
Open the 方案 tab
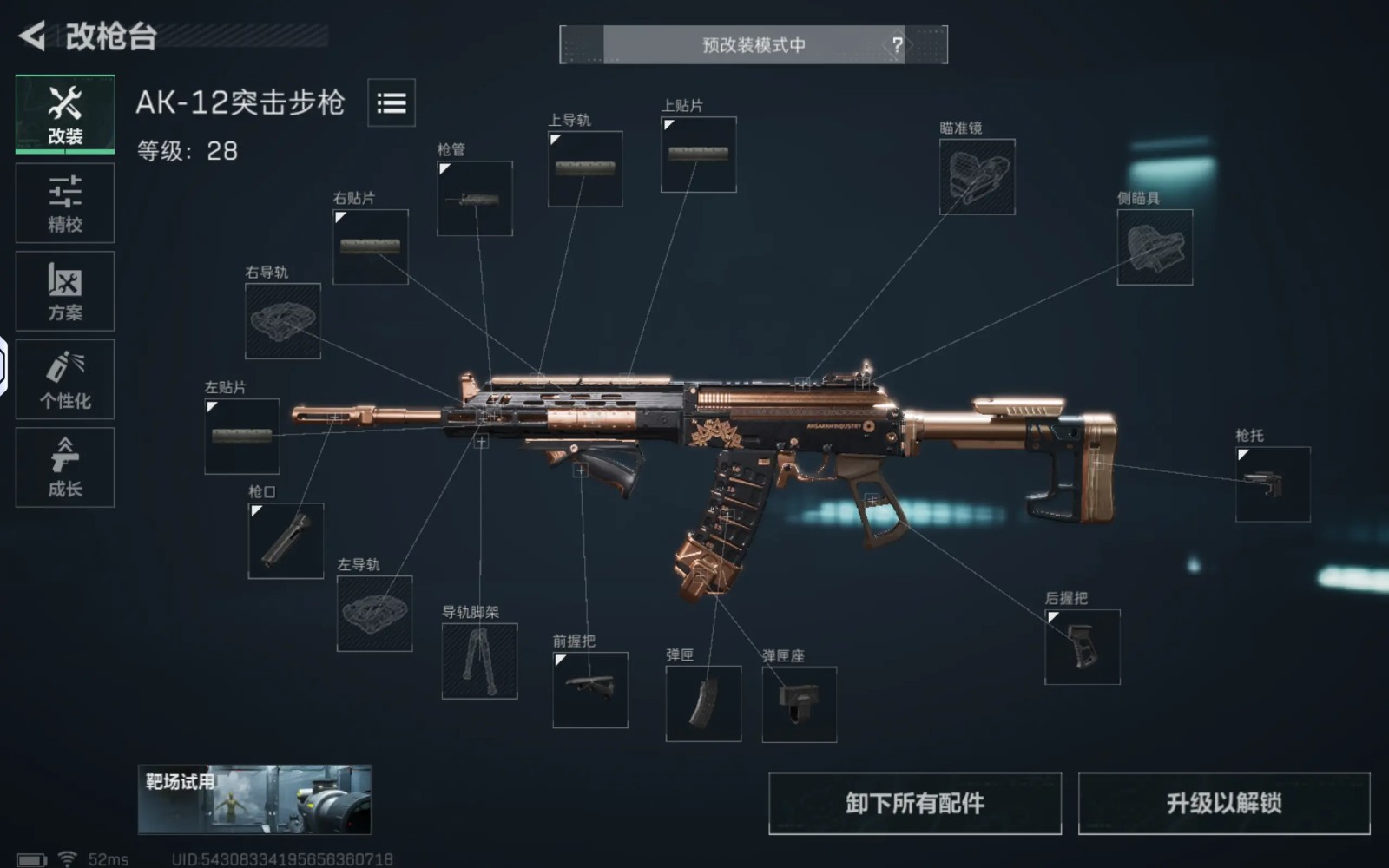pyautogui.click(x=65, y=292)
